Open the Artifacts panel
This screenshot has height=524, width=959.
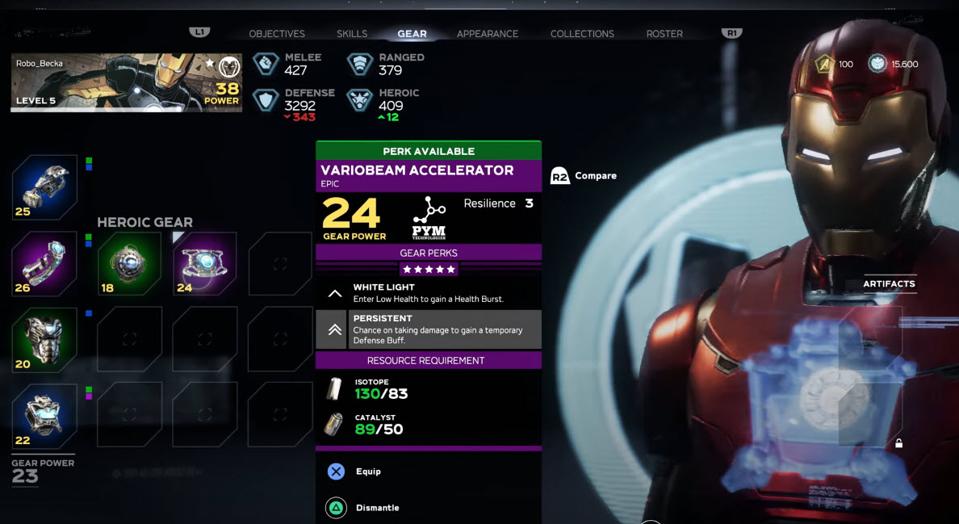point(888,284)
